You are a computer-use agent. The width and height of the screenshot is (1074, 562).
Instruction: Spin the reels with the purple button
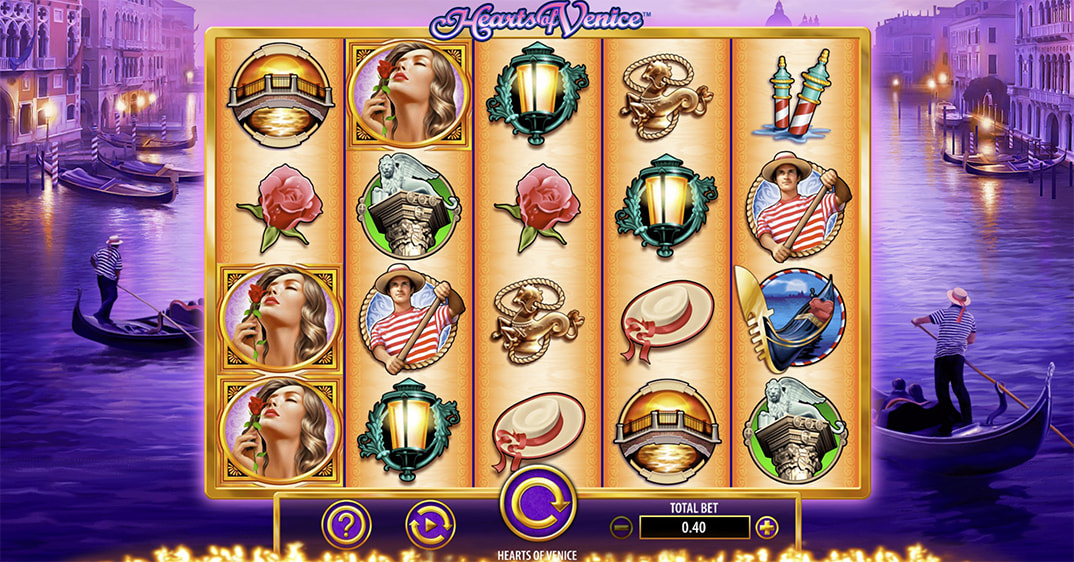coord(538,503)
